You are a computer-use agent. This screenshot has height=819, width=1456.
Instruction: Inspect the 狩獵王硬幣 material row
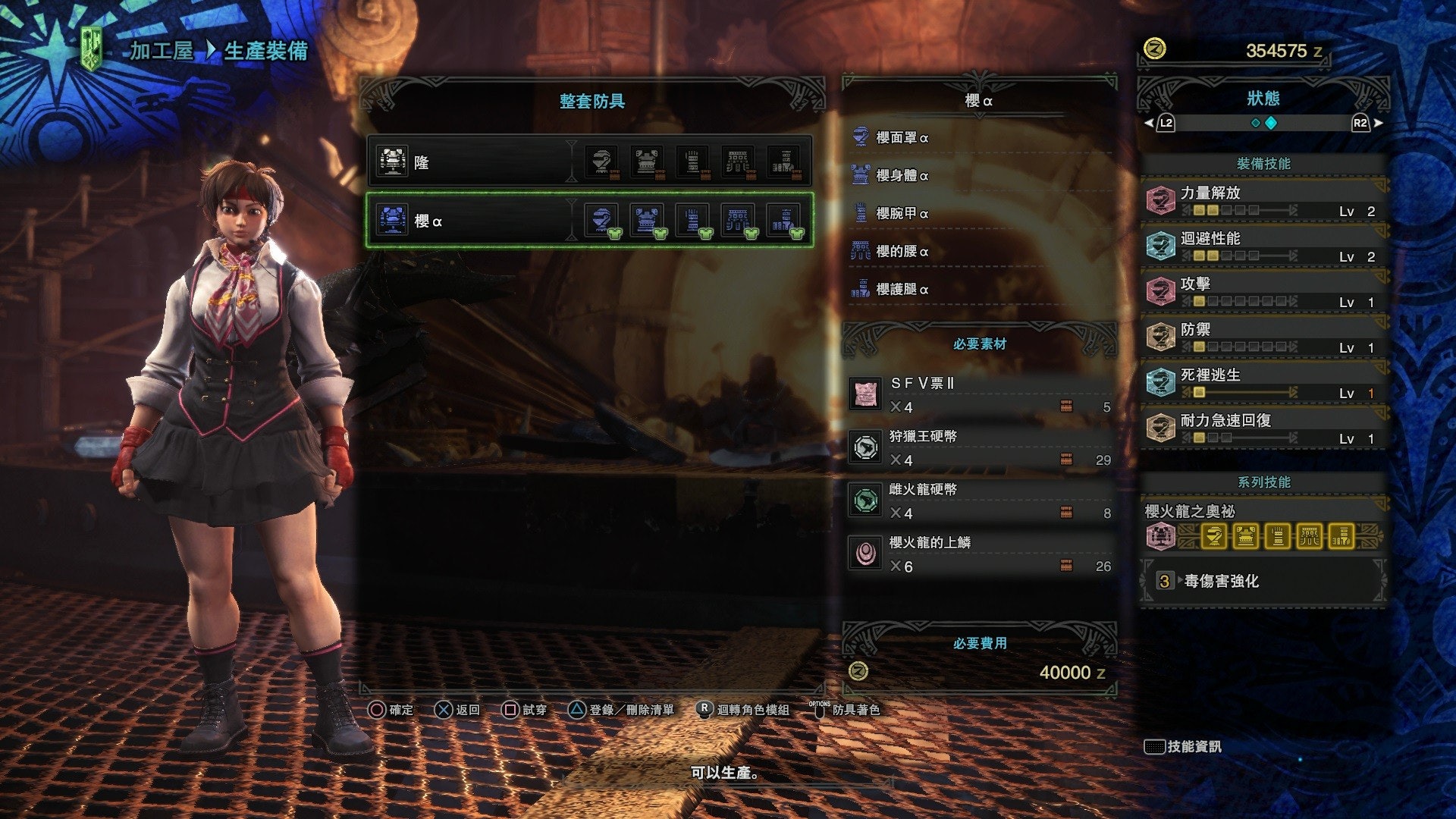click(x=978, y=447)
